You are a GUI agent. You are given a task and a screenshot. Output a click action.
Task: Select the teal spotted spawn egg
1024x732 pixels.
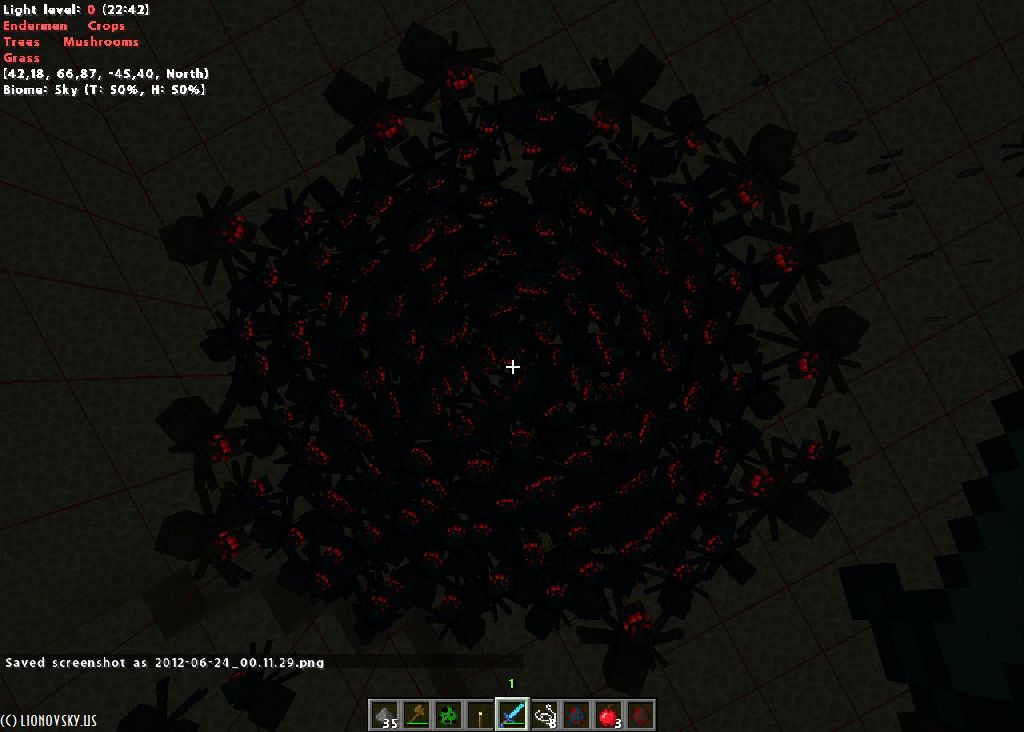(576, 715)
